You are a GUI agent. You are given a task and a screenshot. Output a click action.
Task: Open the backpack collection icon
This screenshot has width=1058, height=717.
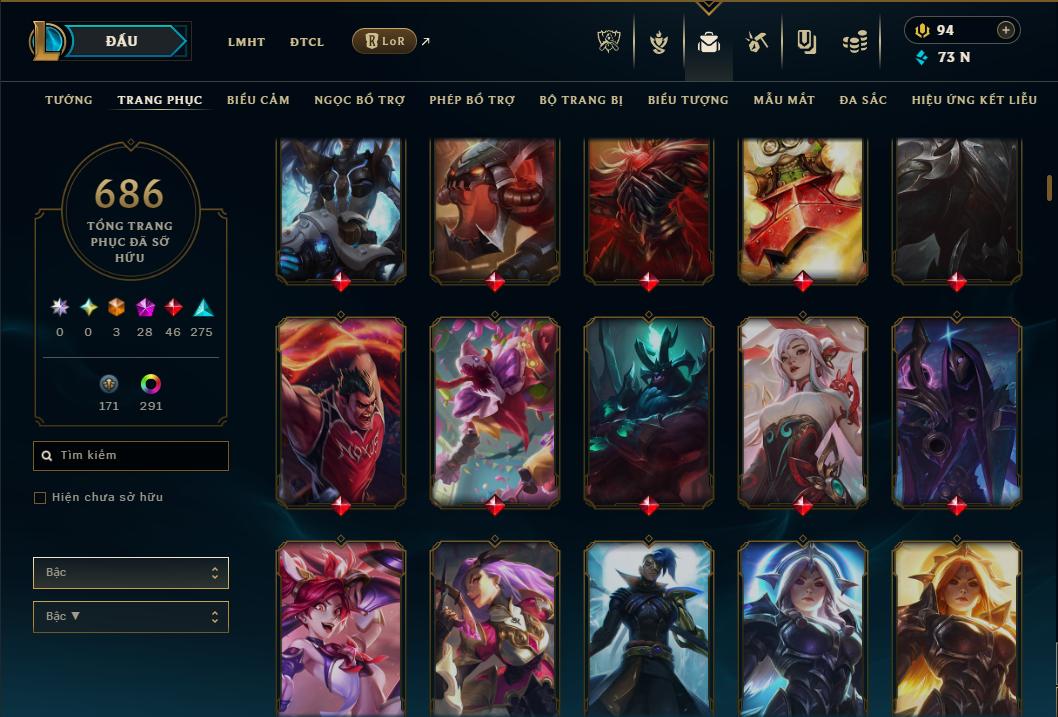(x=709, y=43)
